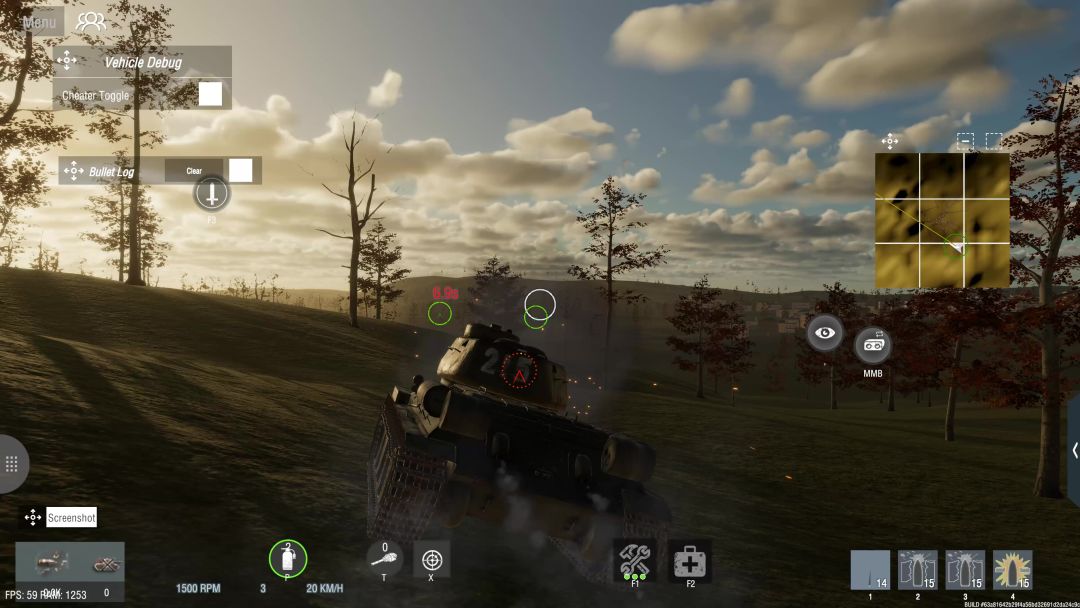
Task: Toggle the Bullet Log checkbox
Action: coord(240,170)
